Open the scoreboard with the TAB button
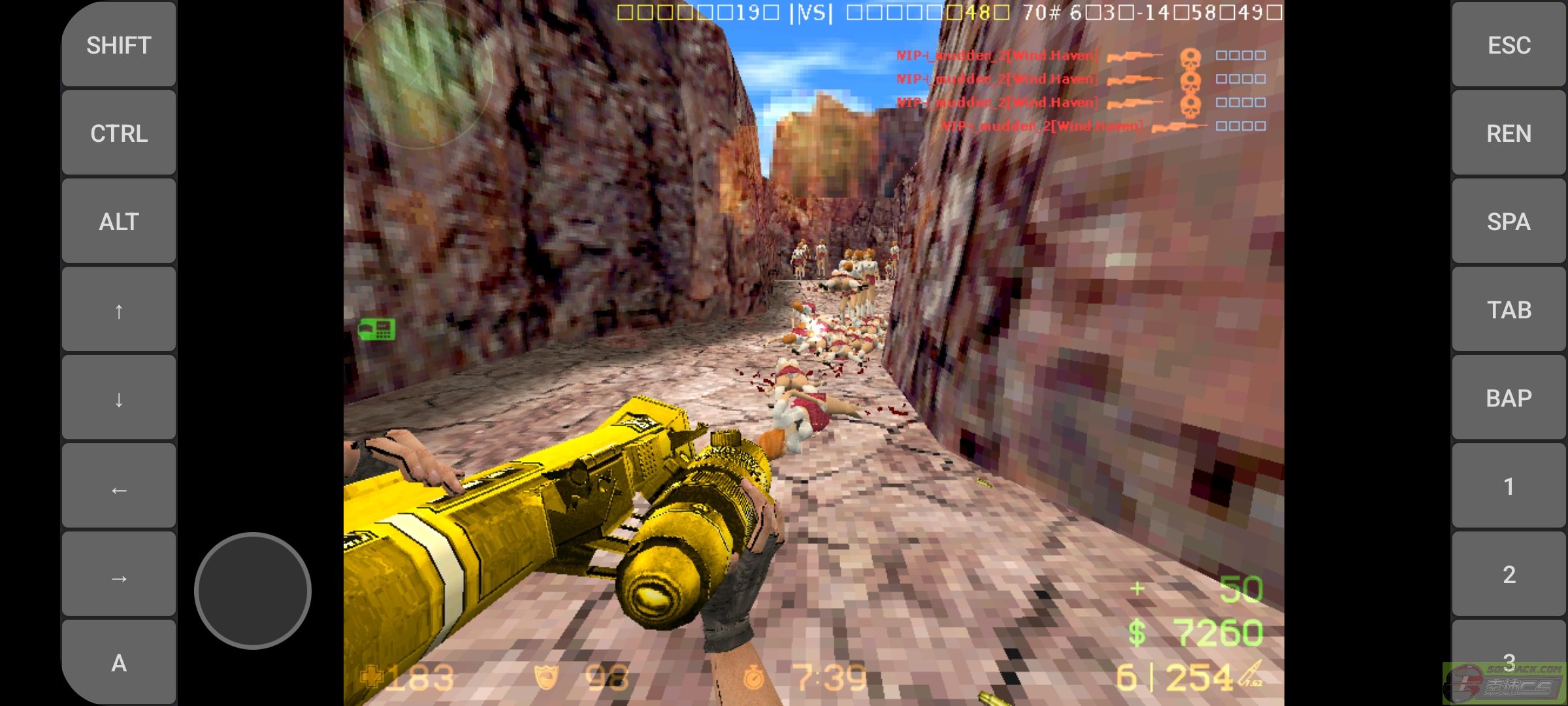Image resolution: width=1568 pixels, height=706 pixels. point(1509,309)
